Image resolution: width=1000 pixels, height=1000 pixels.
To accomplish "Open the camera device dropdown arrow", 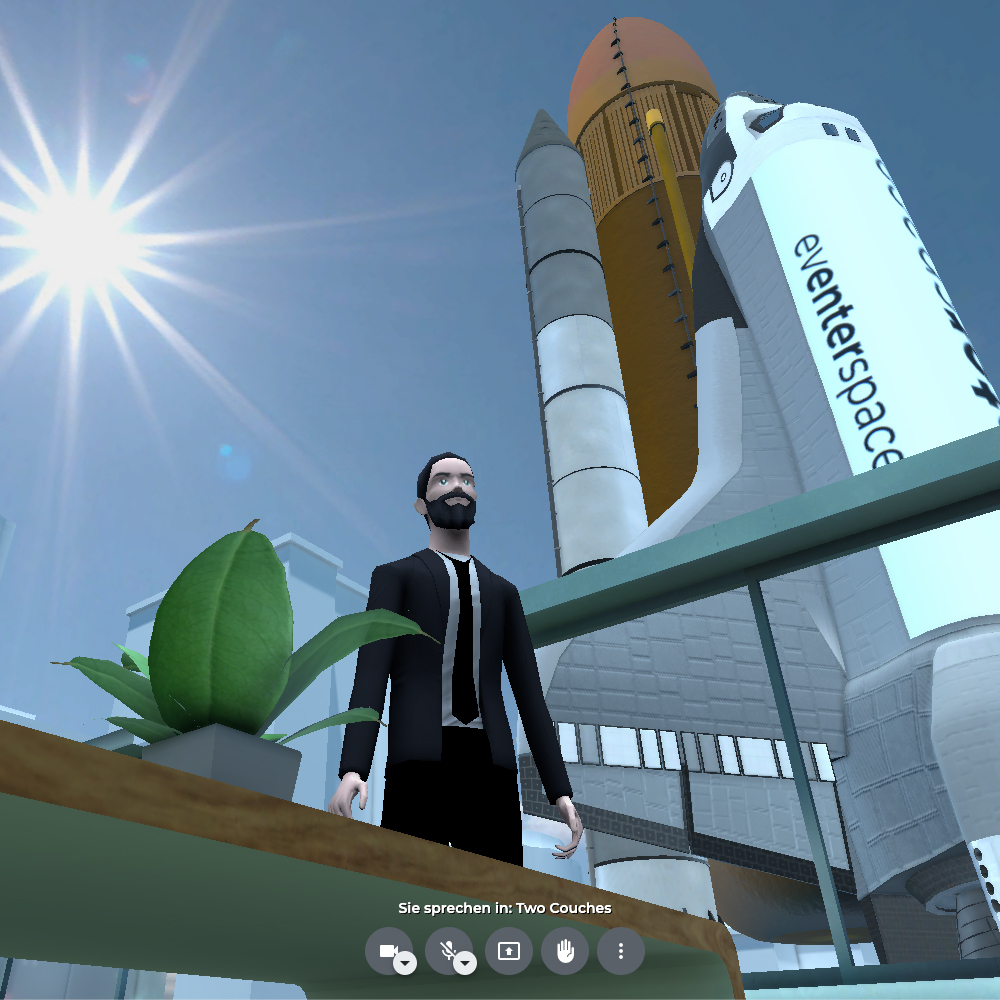I will click(x=405, y=964).
